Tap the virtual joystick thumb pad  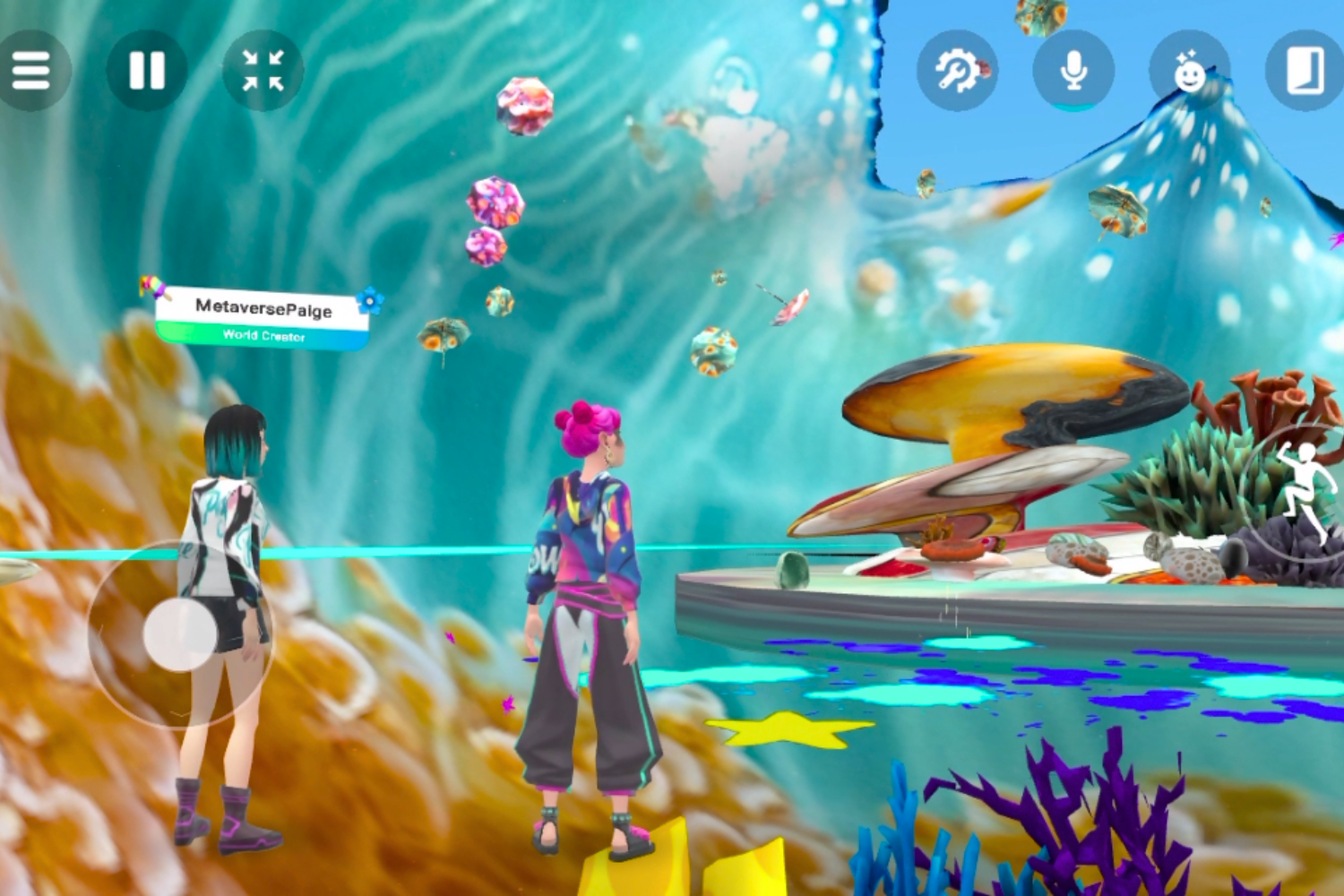pyautogui.click(x=180, y=634)
